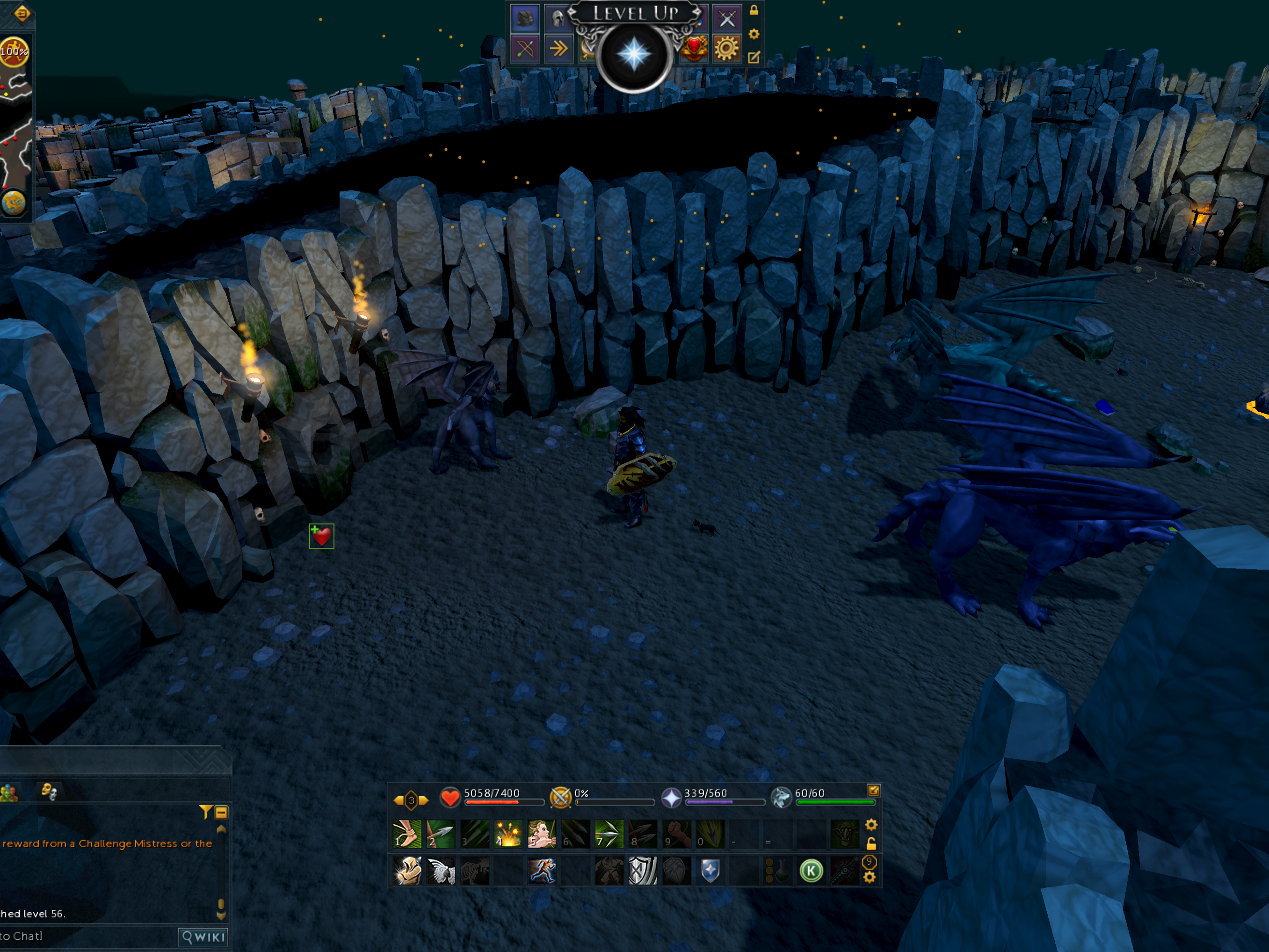This screenshot has height=952, width=1269.
Task: Click the red heart healing buff icon
Action: coord(321,536)
